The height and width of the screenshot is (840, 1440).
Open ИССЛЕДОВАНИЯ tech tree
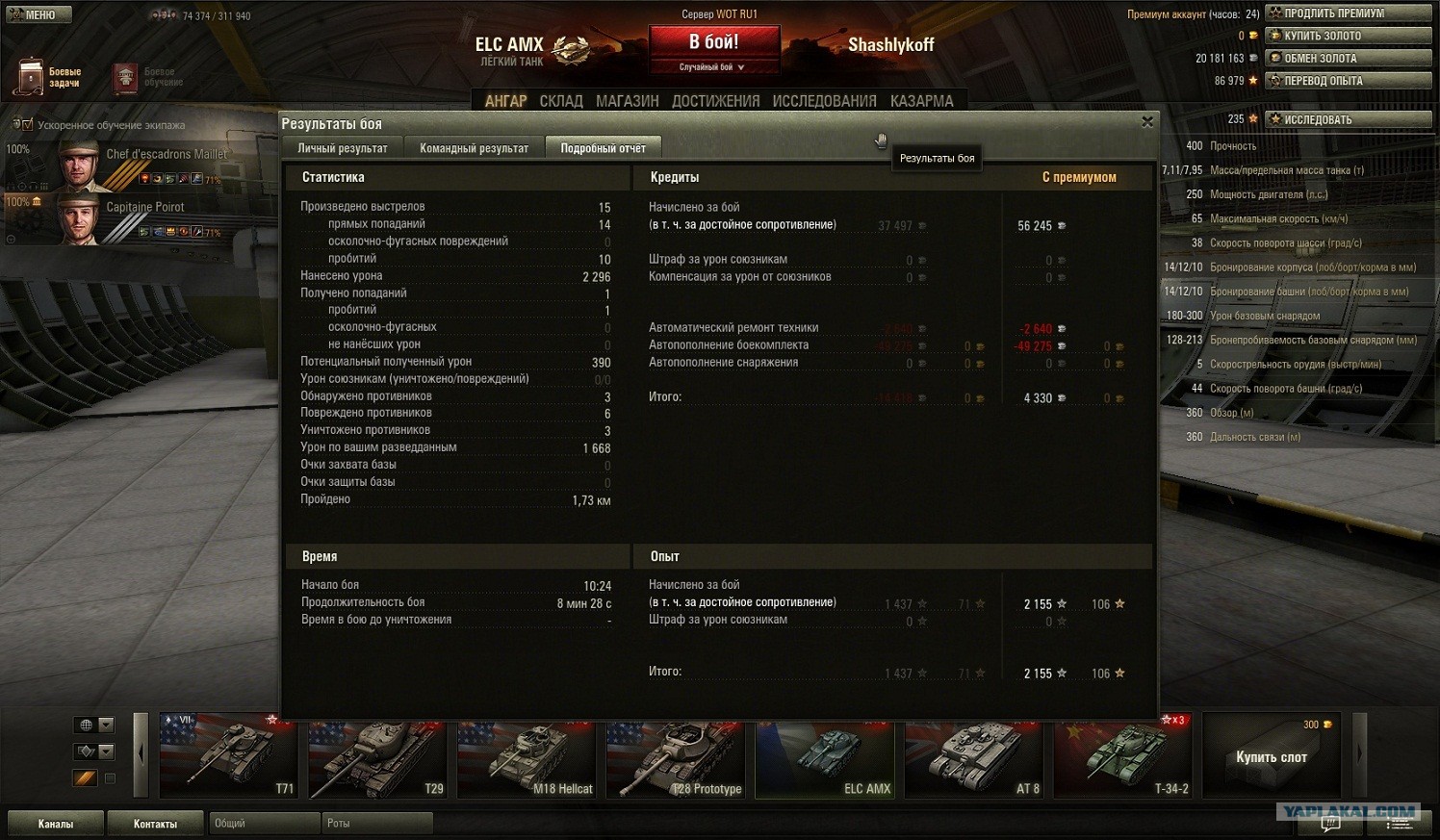(x=824, y=101)
